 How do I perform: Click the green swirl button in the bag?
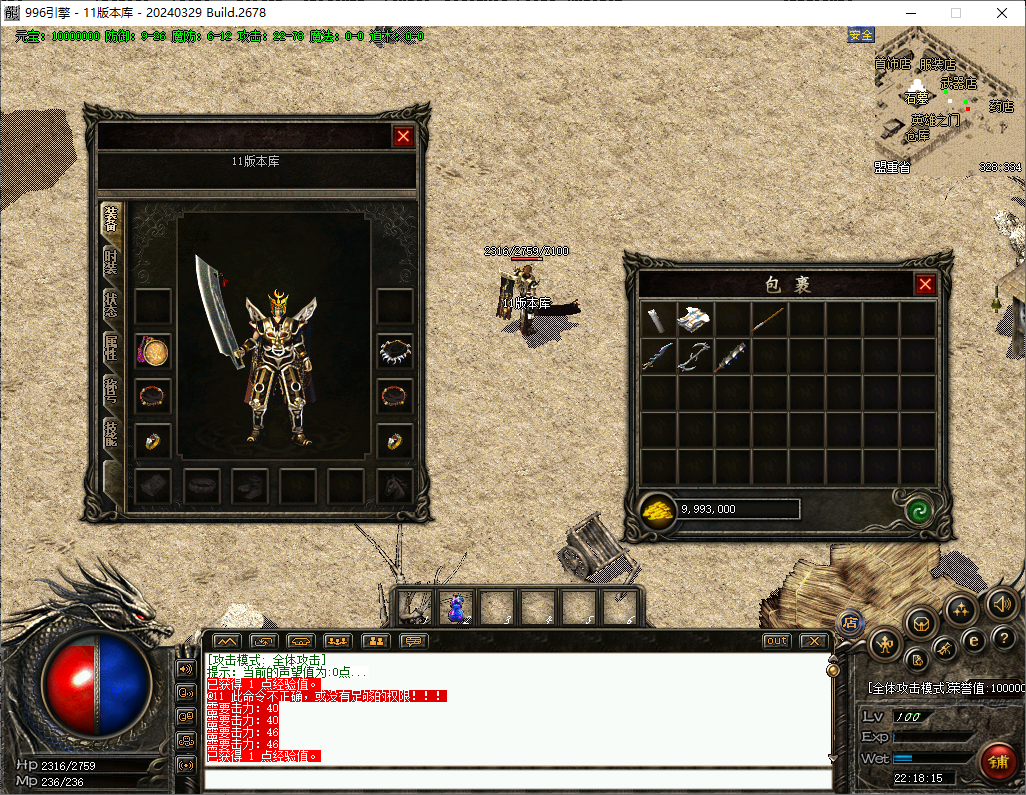918,510
